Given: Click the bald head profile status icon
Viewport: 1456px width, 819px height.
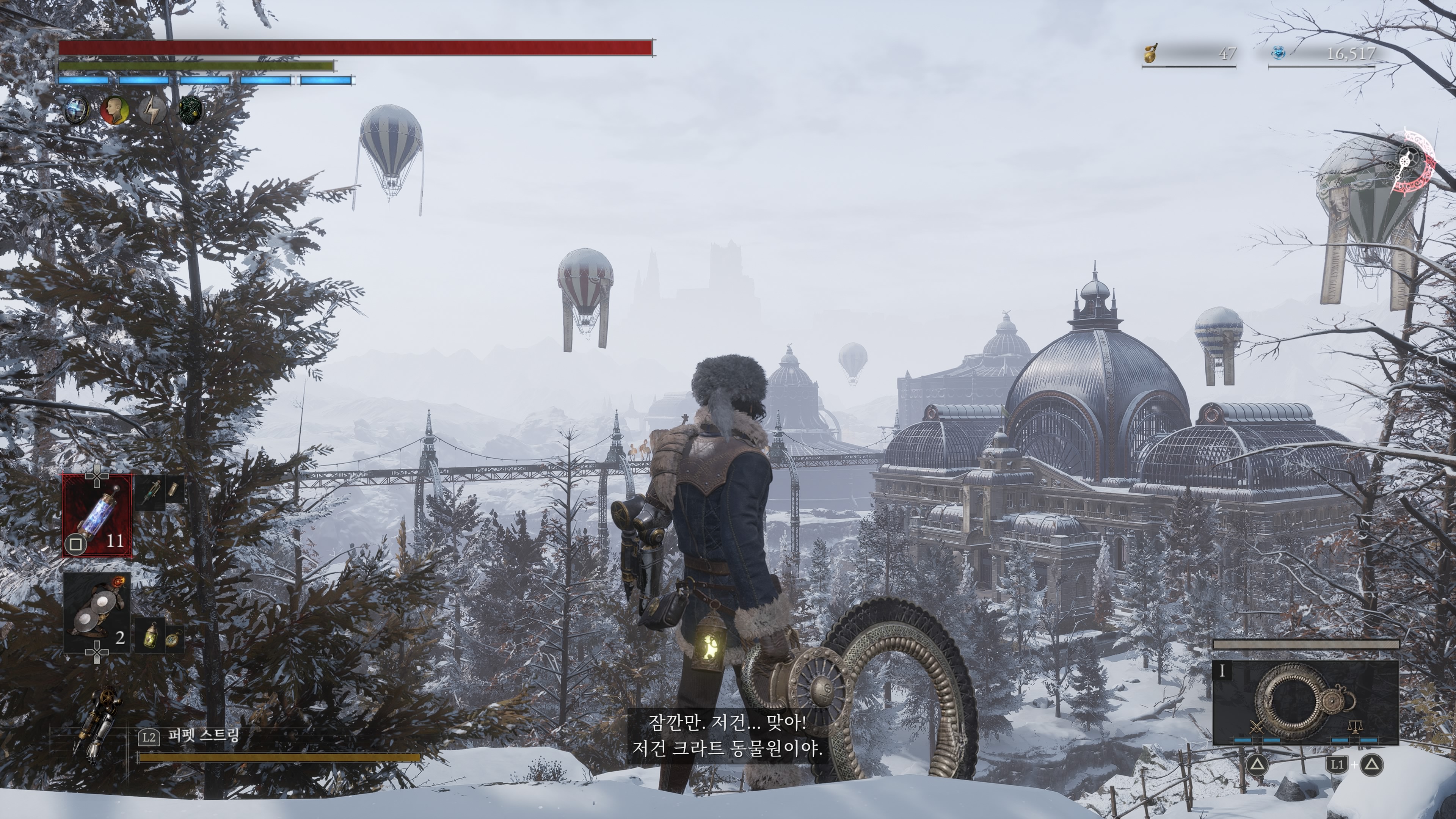Looking at the screenshot, I should (x=114, y=110).
